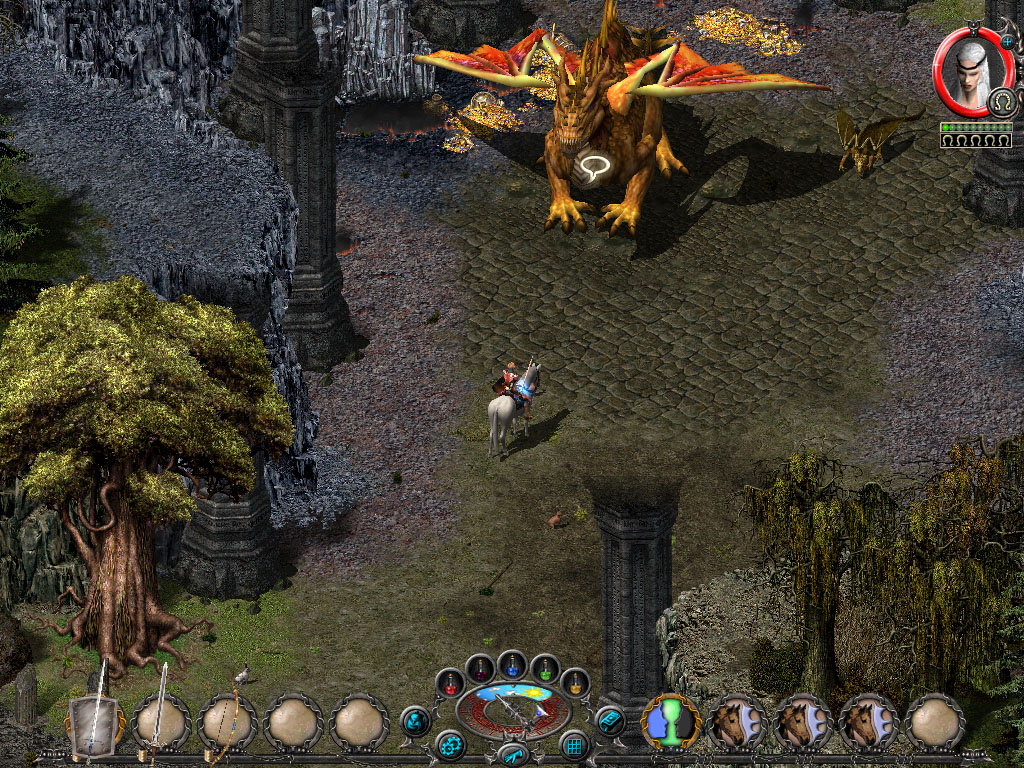Use the purple potion

pos(480,668)
